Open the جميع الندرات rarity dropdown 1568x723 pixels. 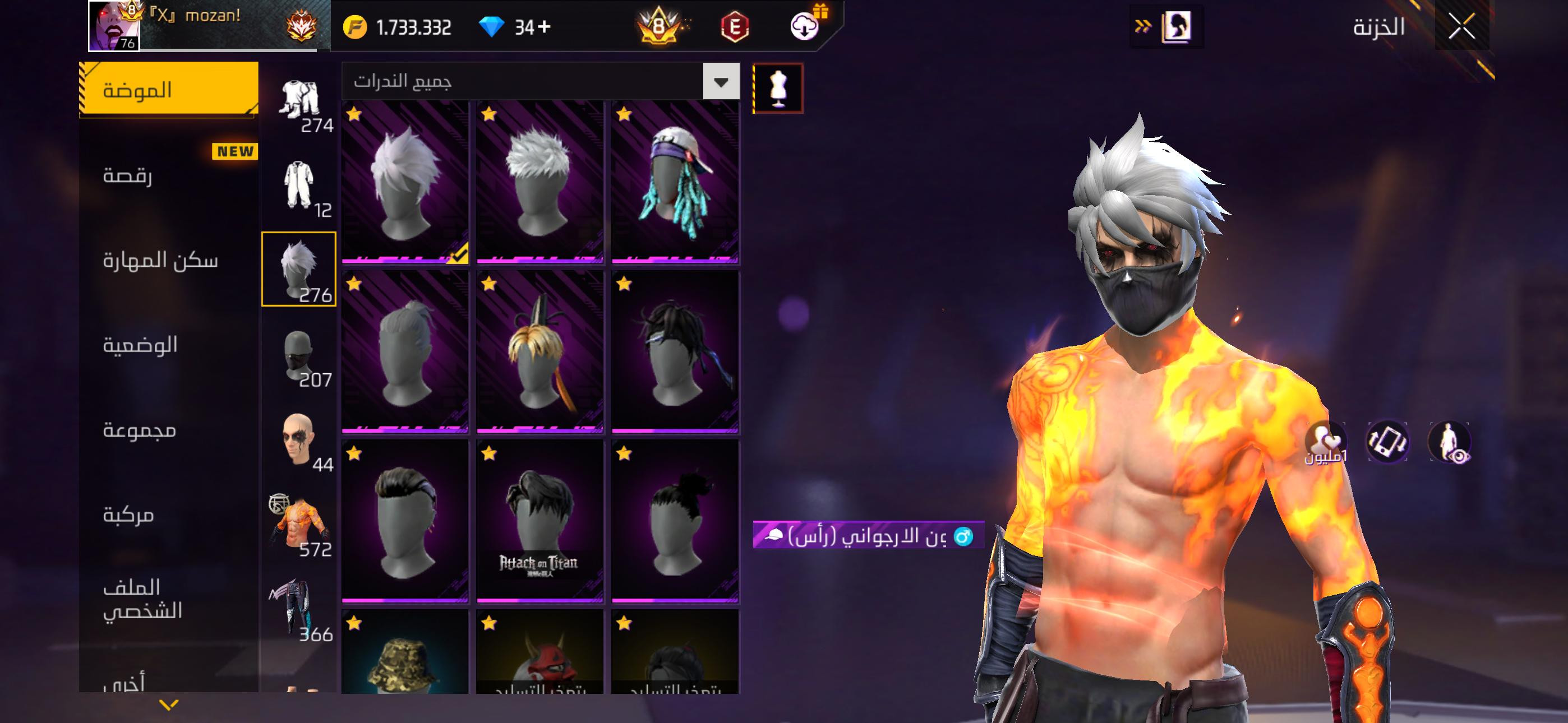point(721,82)
